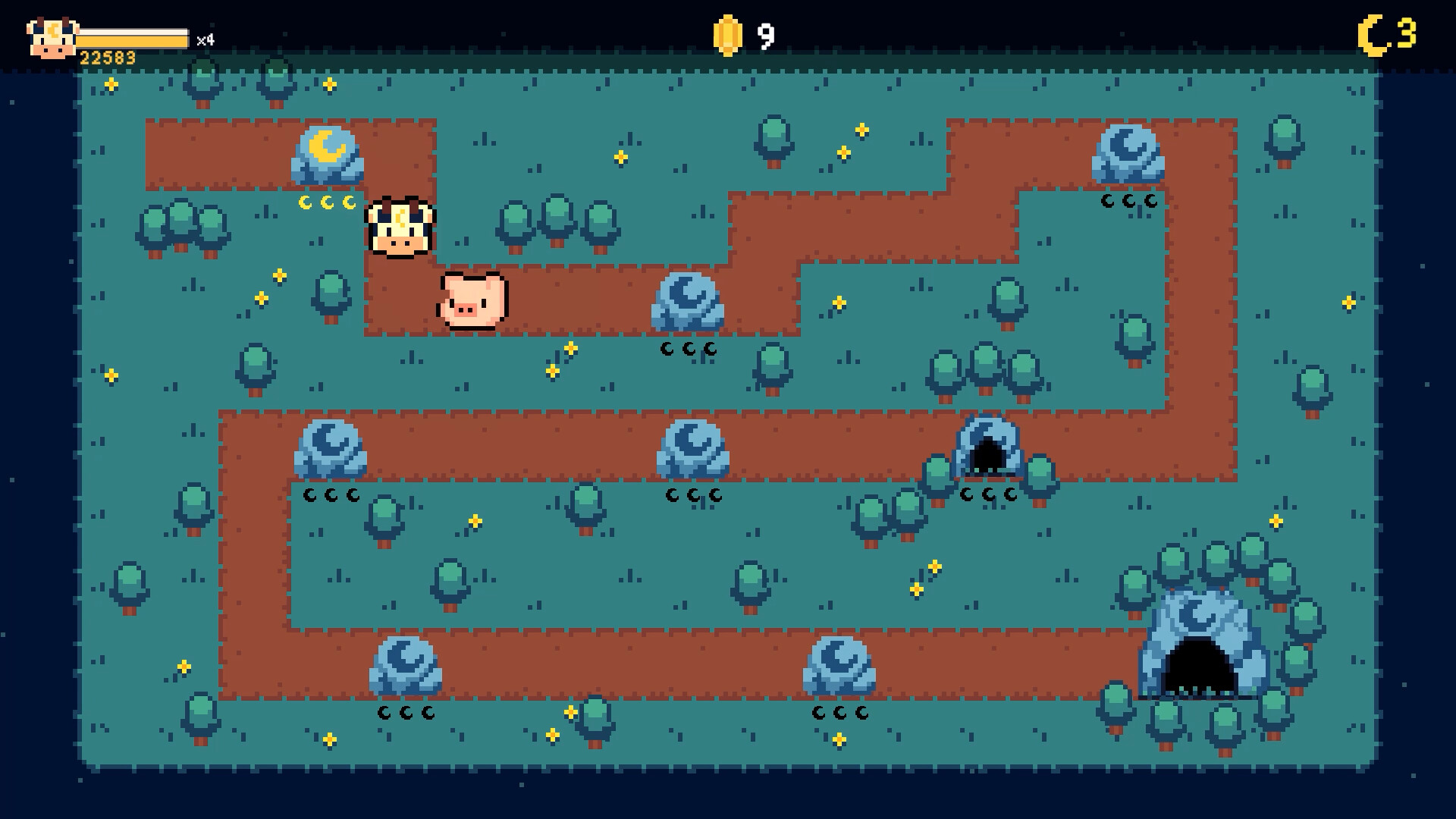This screenshot has width=1456, height=819.
Task: Click the pink pig on the dirt path
Action: [x=472, y=301]
